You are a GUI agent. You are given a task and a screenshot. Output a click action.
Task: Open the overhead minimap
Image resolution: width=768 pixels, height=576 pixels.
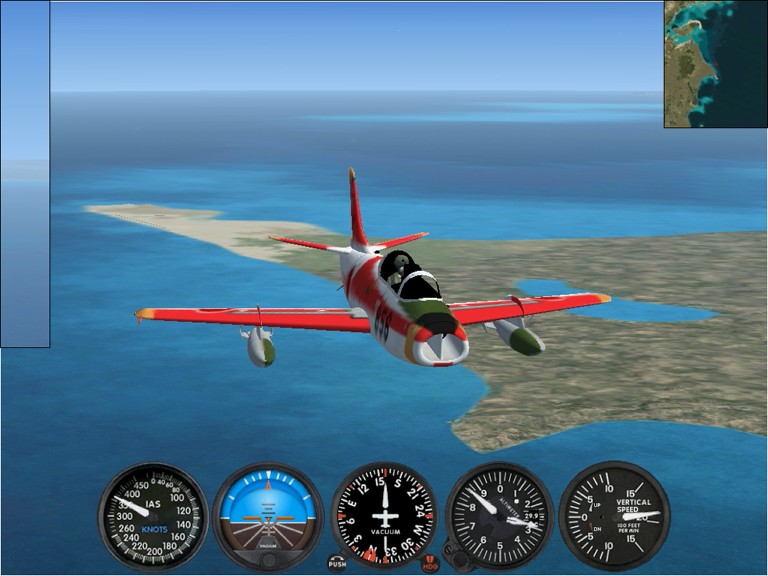click(715, 64)
